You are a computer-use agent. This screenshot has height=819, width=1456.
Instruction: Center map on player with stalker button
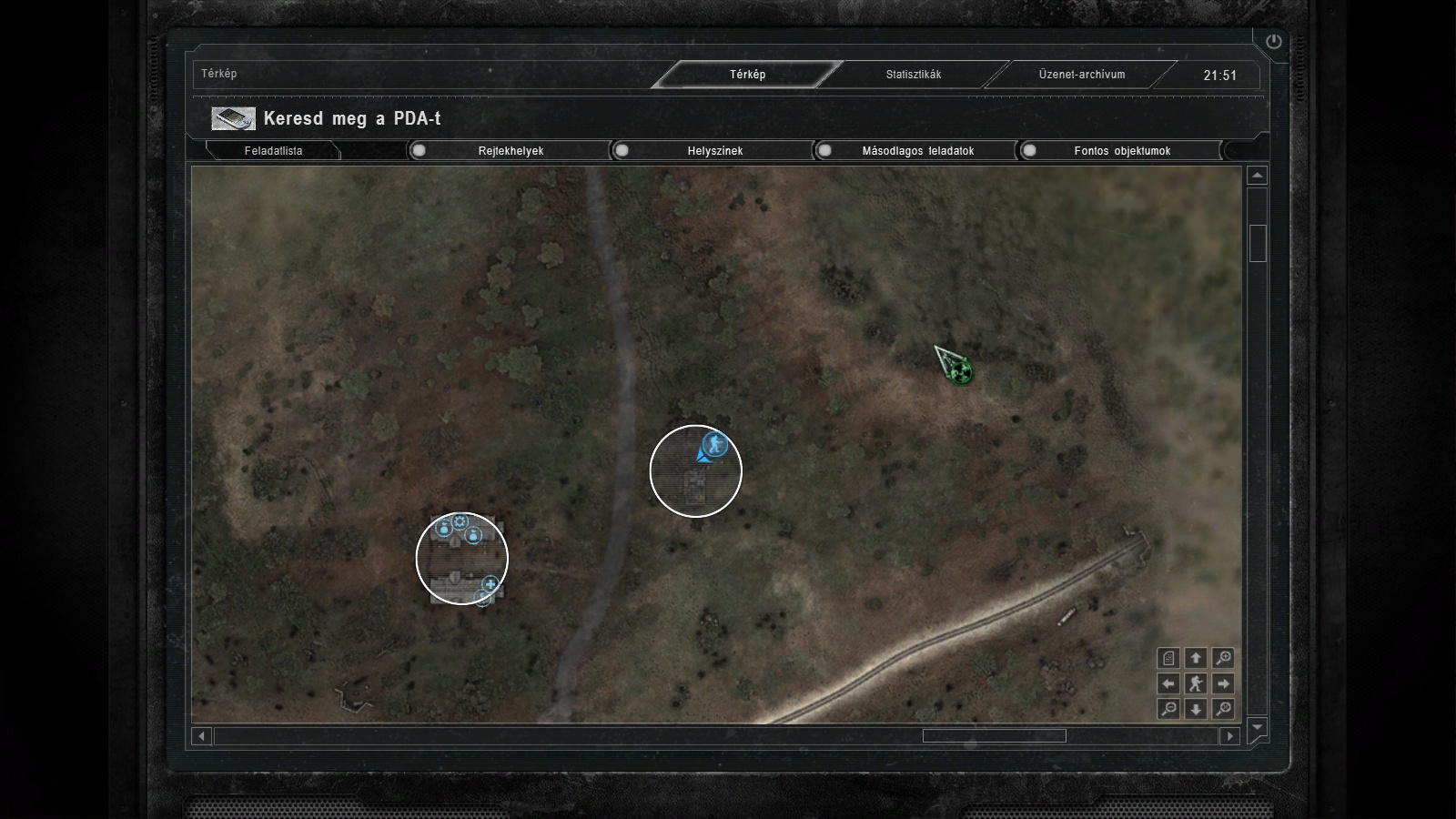point(1196,683)
